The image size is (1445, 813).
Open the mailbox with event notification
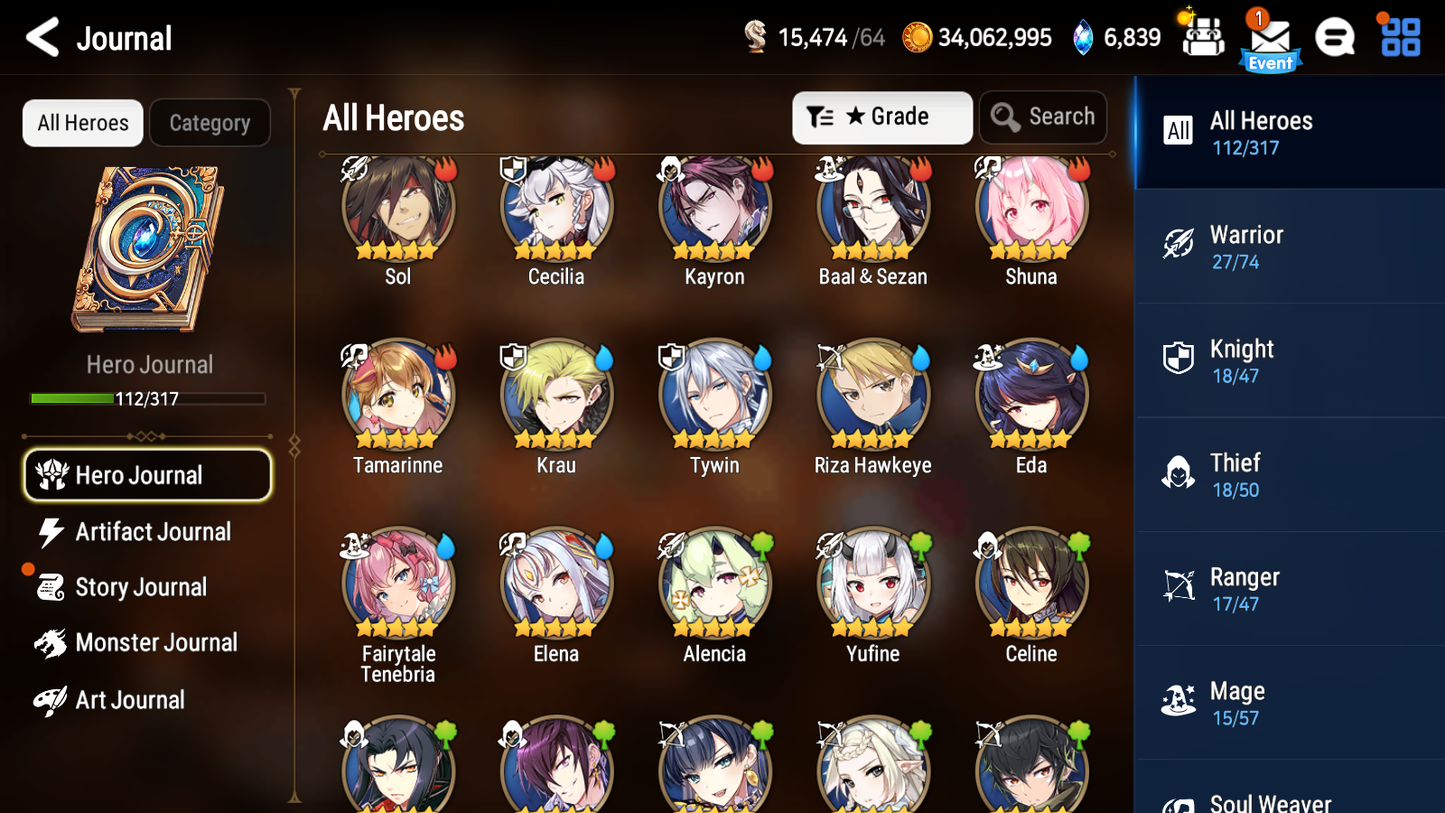pyautogui.click(x=1270, y=37)
